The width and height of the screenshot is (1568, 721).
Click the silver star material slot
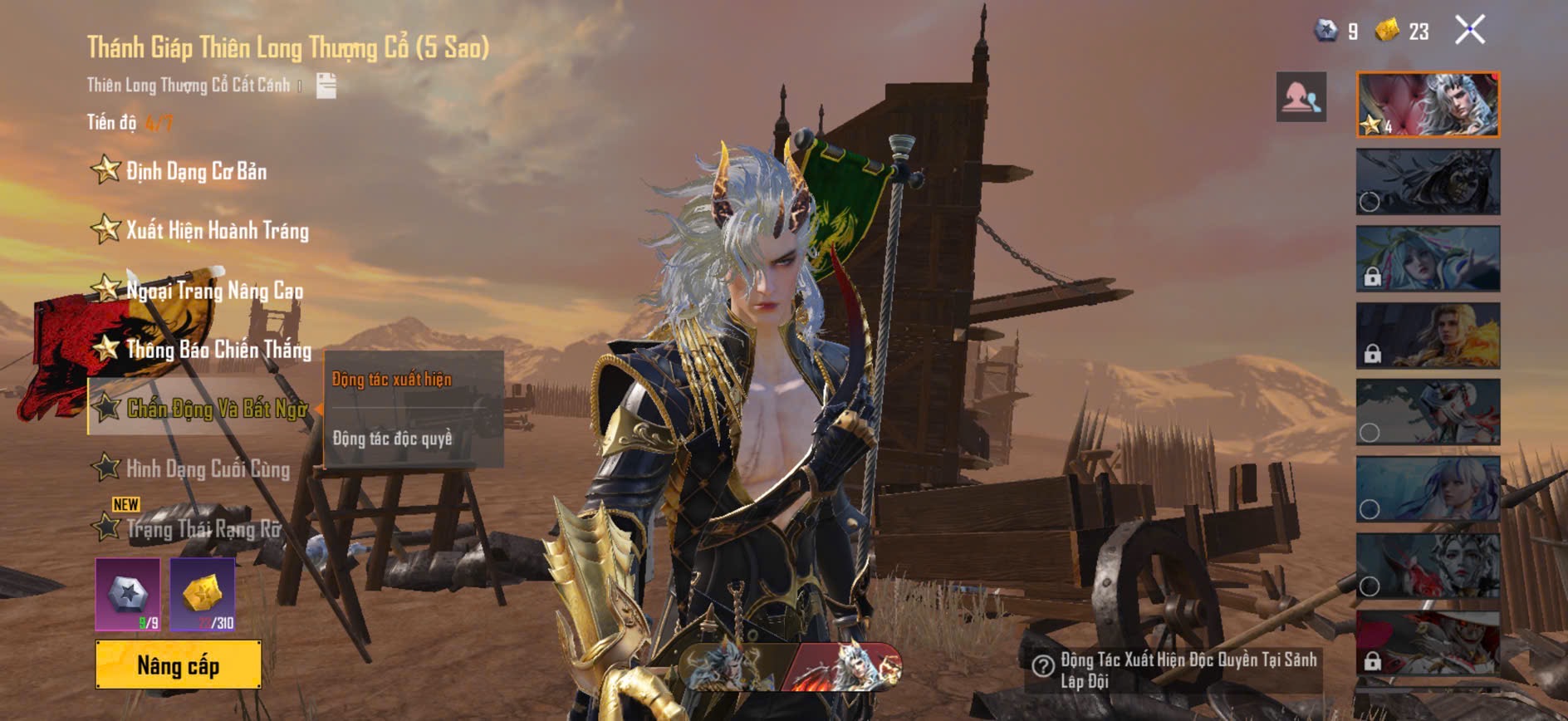click(128, 594)
